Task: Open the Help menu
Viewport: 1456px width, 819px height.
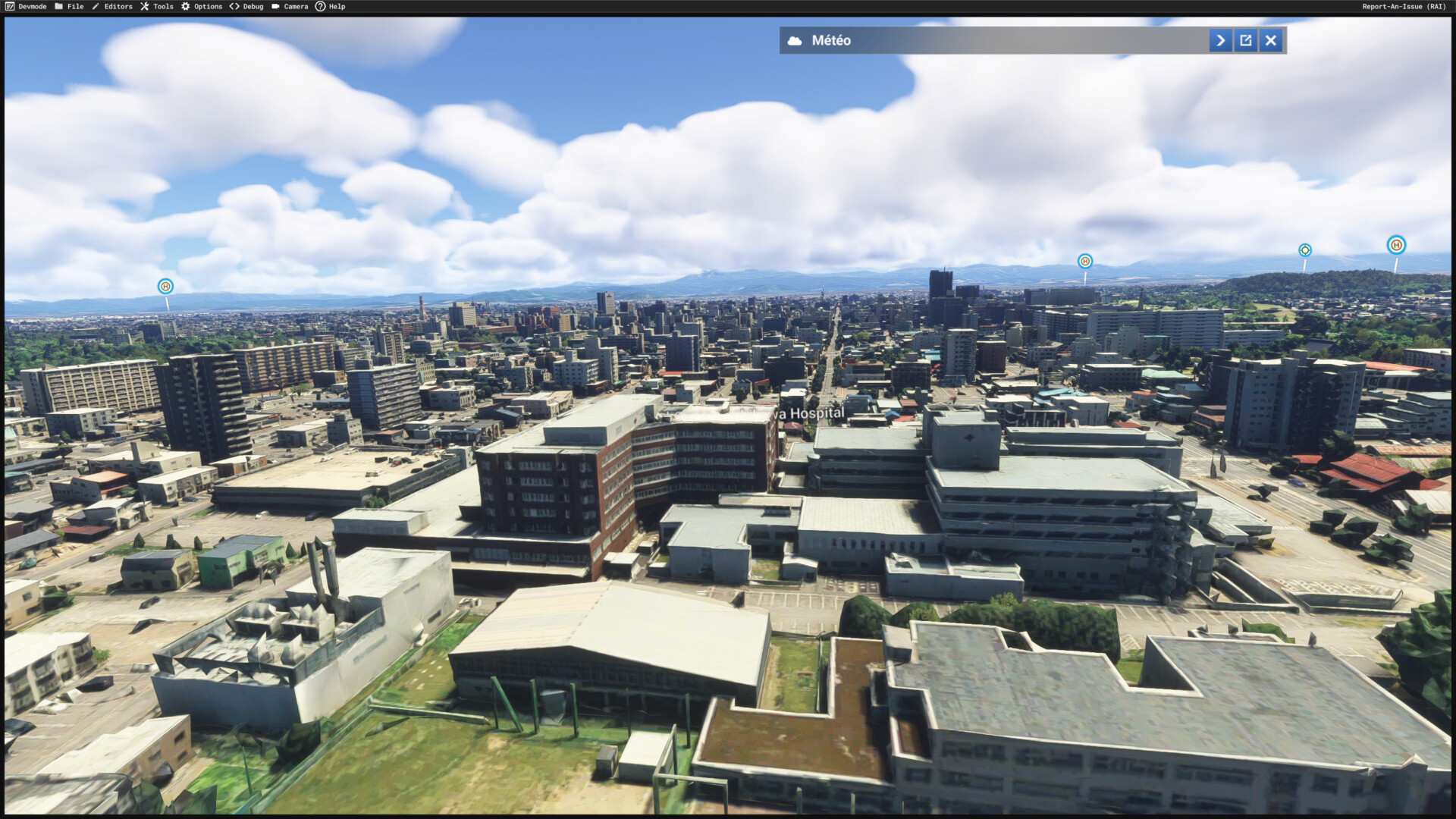Action: [x=331, y=6]
